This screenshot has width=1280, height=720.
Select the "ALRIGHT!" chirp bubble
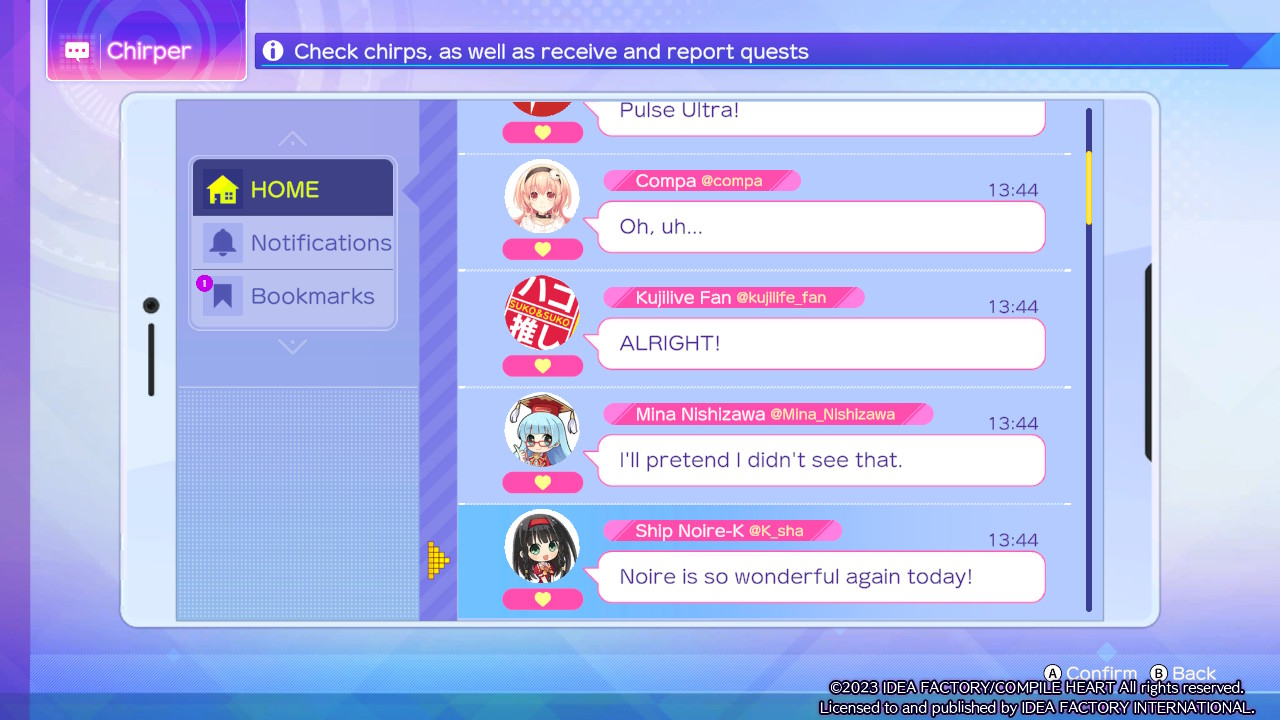(x=821, y=344)
